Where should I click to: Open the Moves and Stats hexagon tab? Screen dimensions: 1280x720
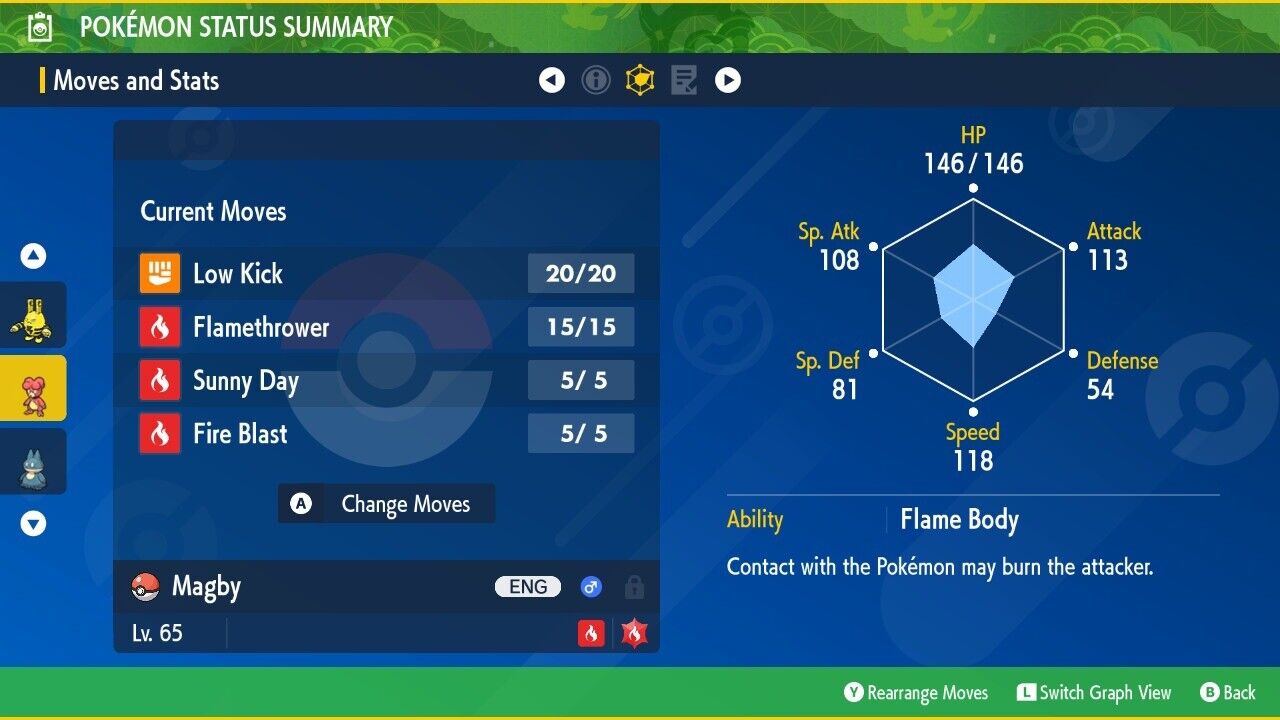coord(640,80)
